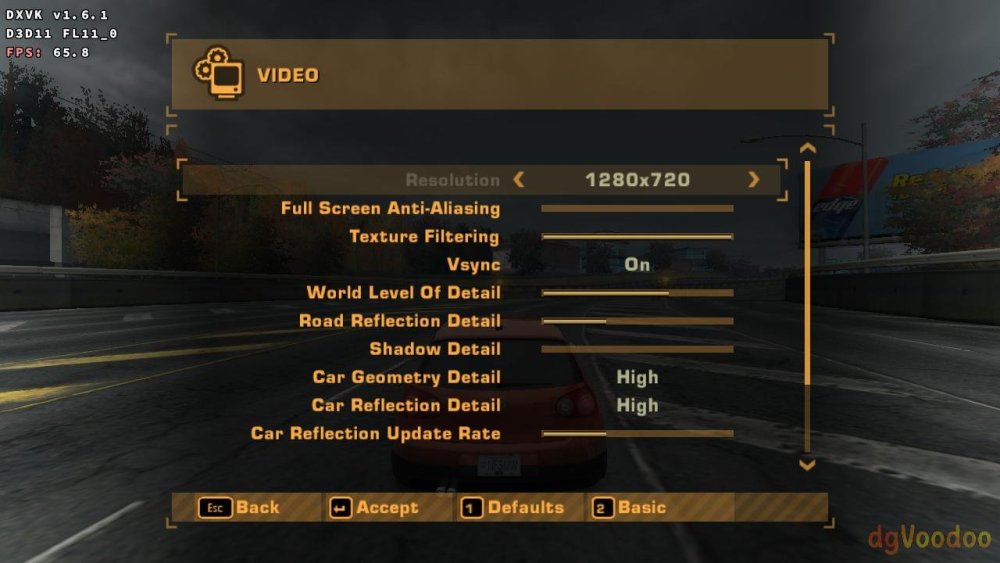1000x563 pixels.
Task: Adjust the Car Reflection Update Rate slider
Action: [637, 434]
